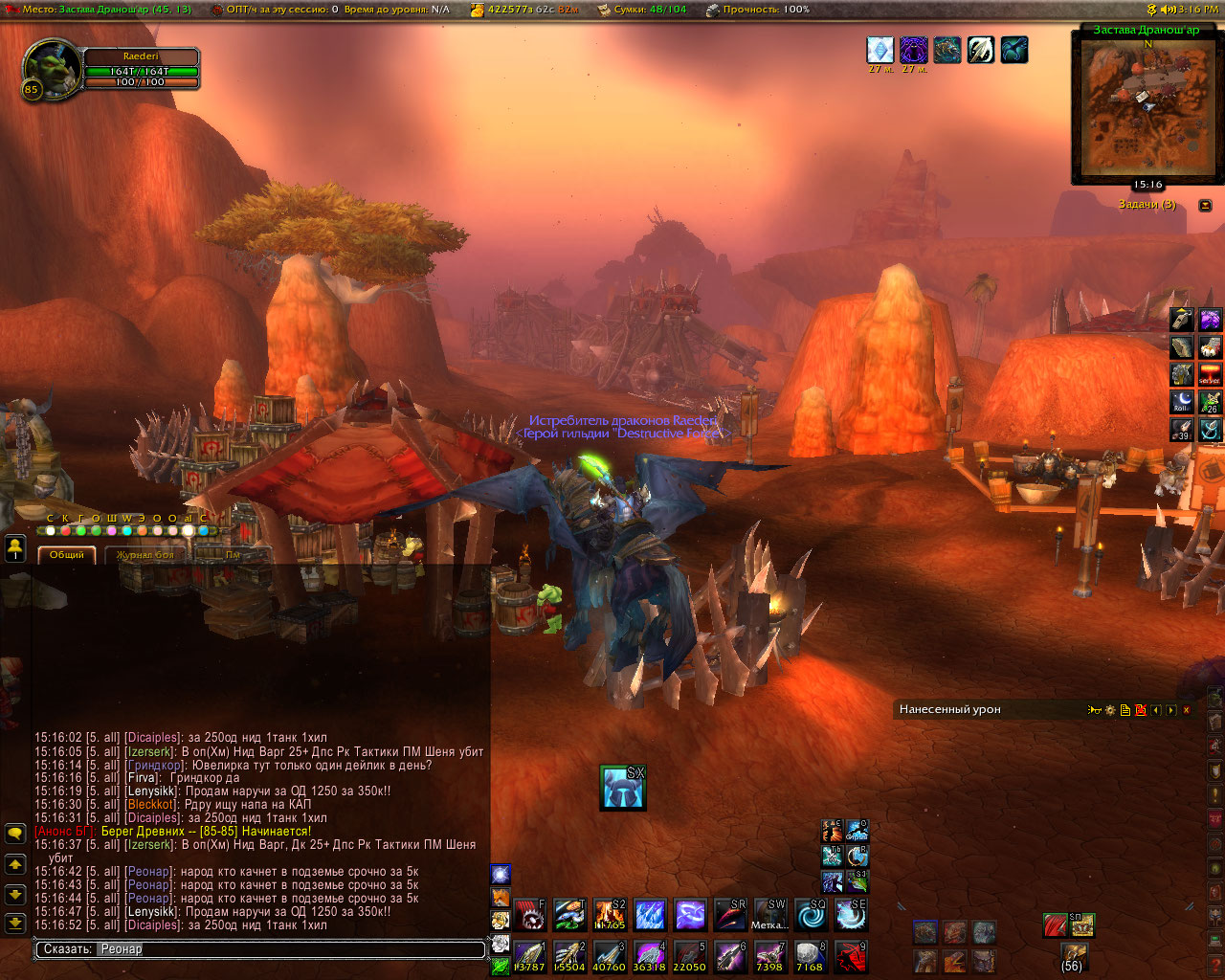Switch to the Общий chat tab
The image size is (1225, 980).
click(x=67, y=554)
